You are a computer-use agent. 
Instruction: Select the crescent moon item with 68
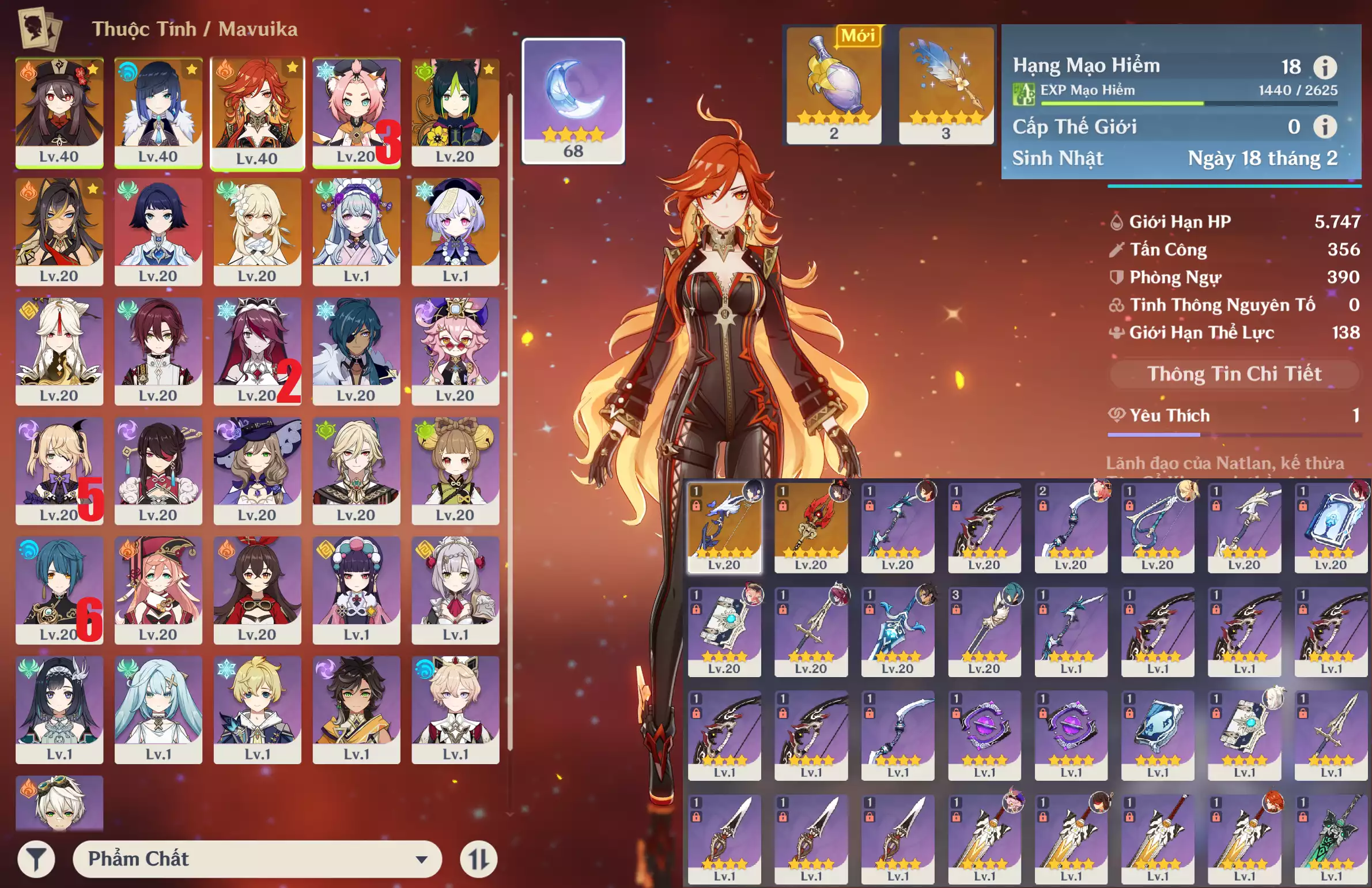(573, 101)
